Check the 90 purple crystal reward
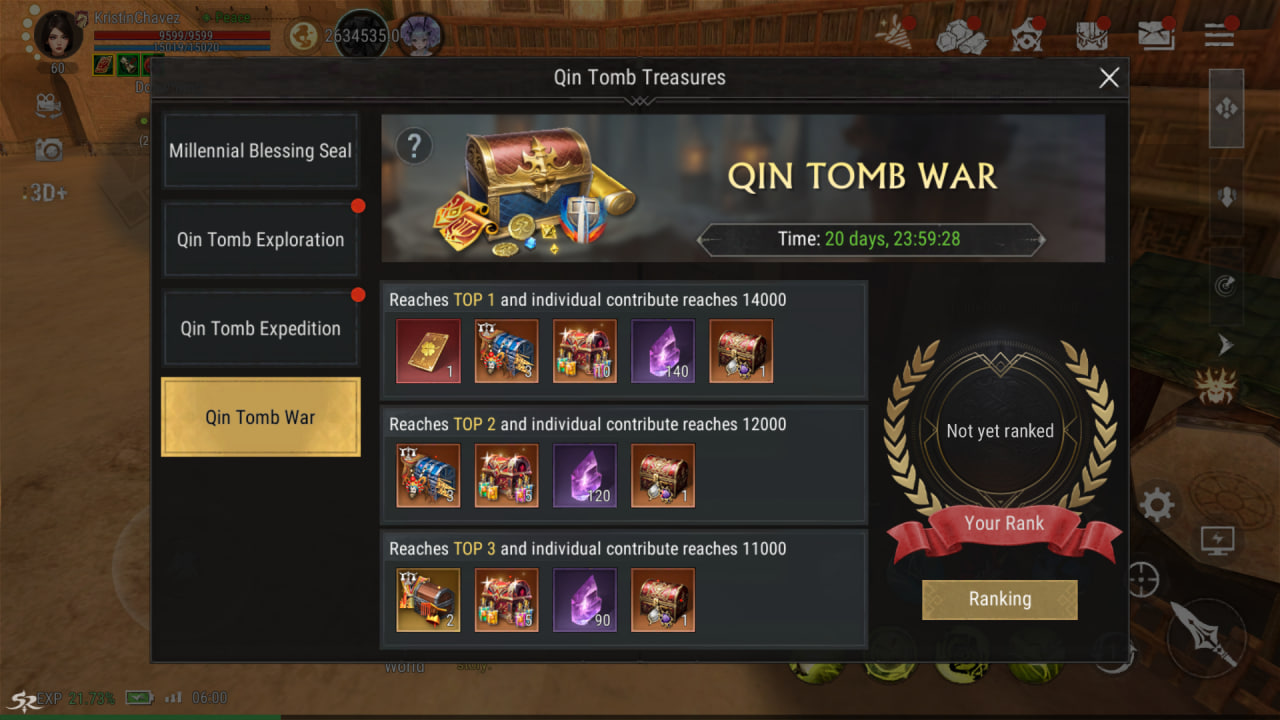This screenshot has width=1280, height=720. point(585,600)
